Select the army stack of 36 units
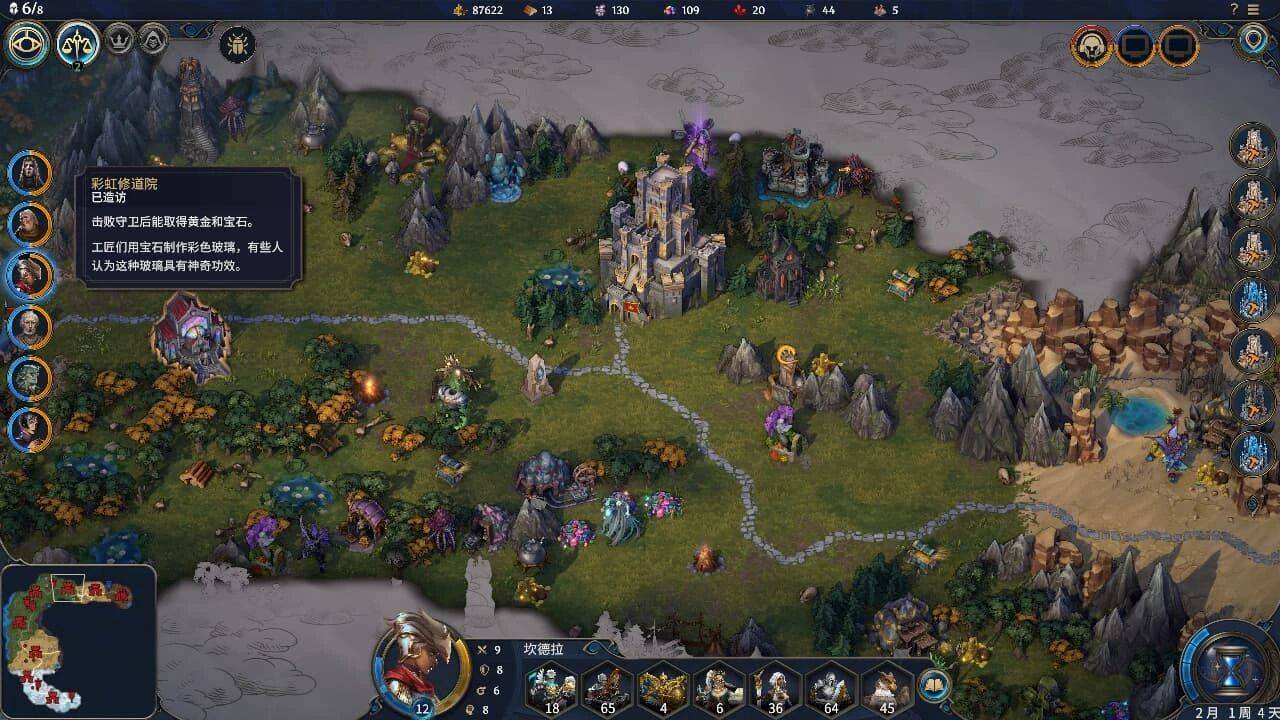Viewport: 1280px width, 720px height. (776, 686)
